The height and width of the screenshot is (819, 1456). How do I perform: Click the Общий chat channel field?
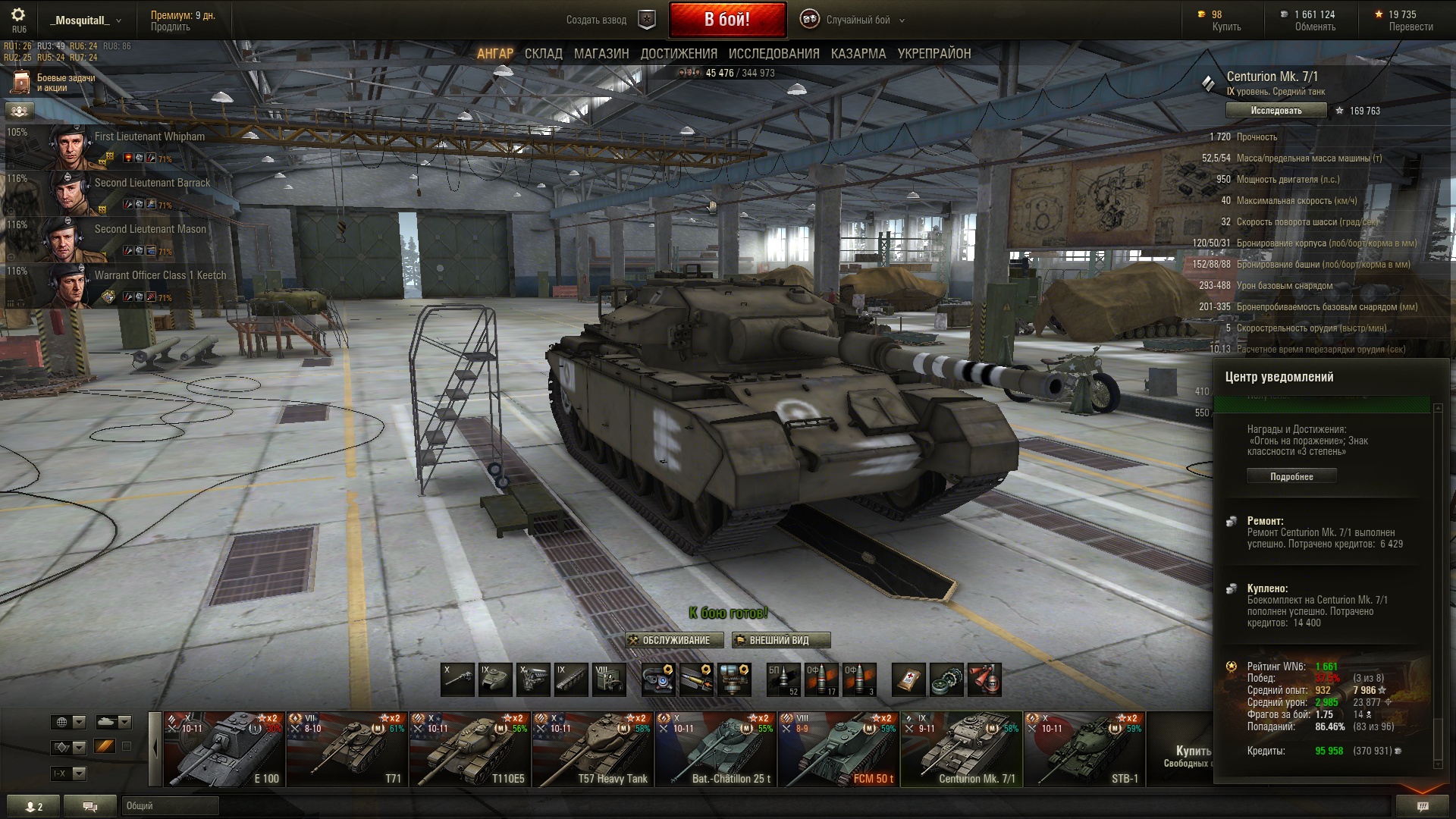170,806
